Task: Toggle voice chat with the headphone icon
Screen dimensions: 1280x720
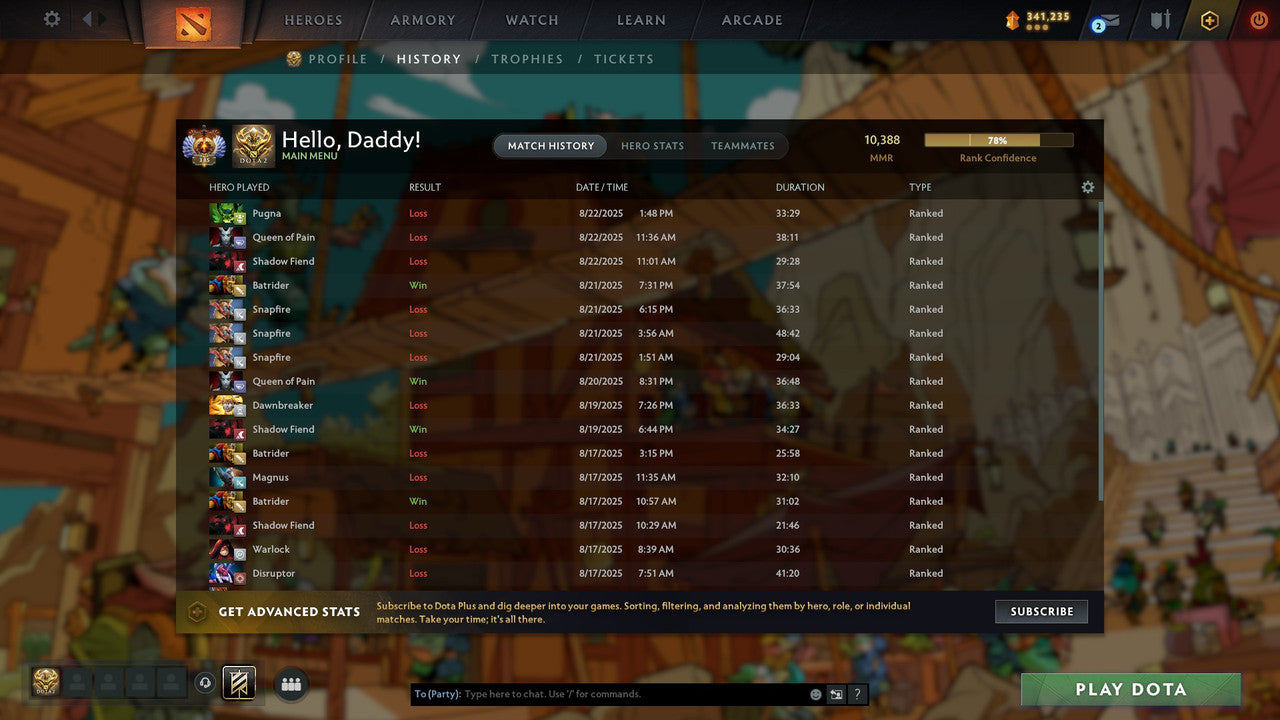Action: pyautogui.click(x=206, y=682)
